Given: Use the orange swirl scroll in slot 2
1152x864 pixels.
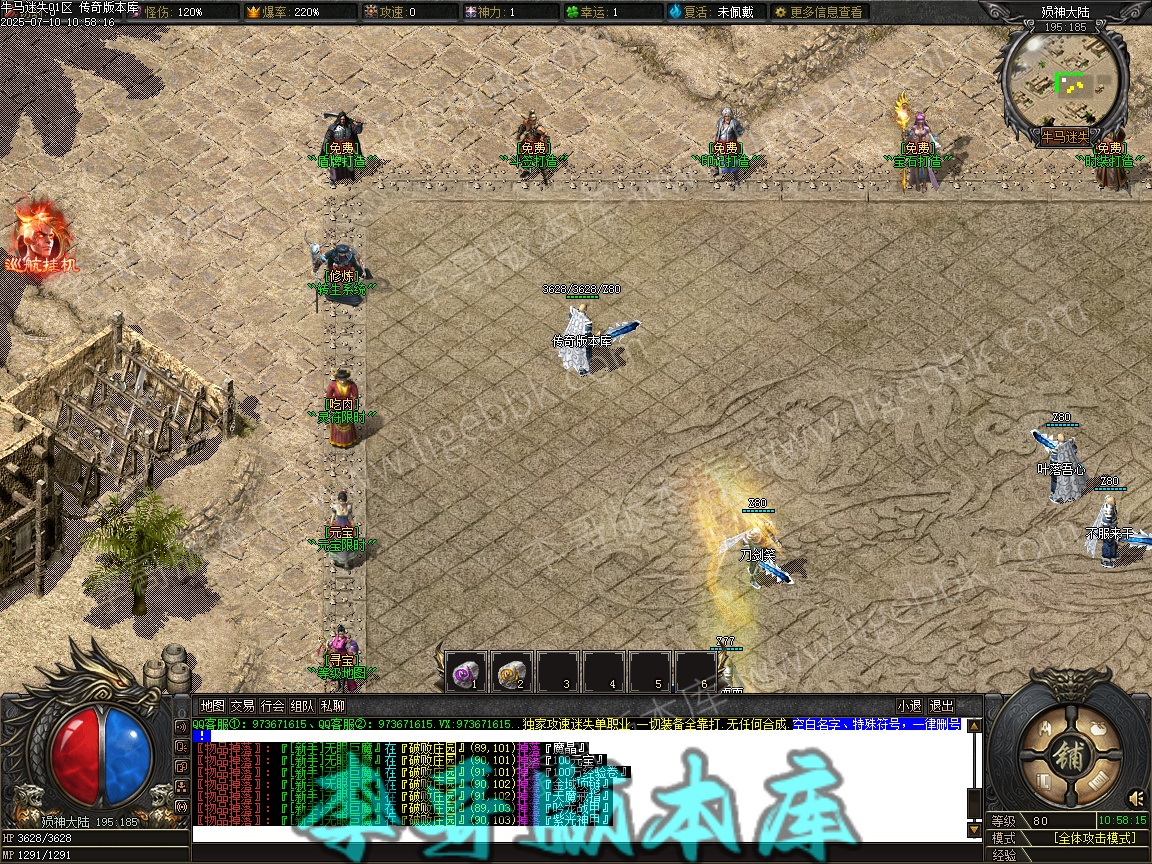Looking at the screenshot, I should click(x=511, y=672).
